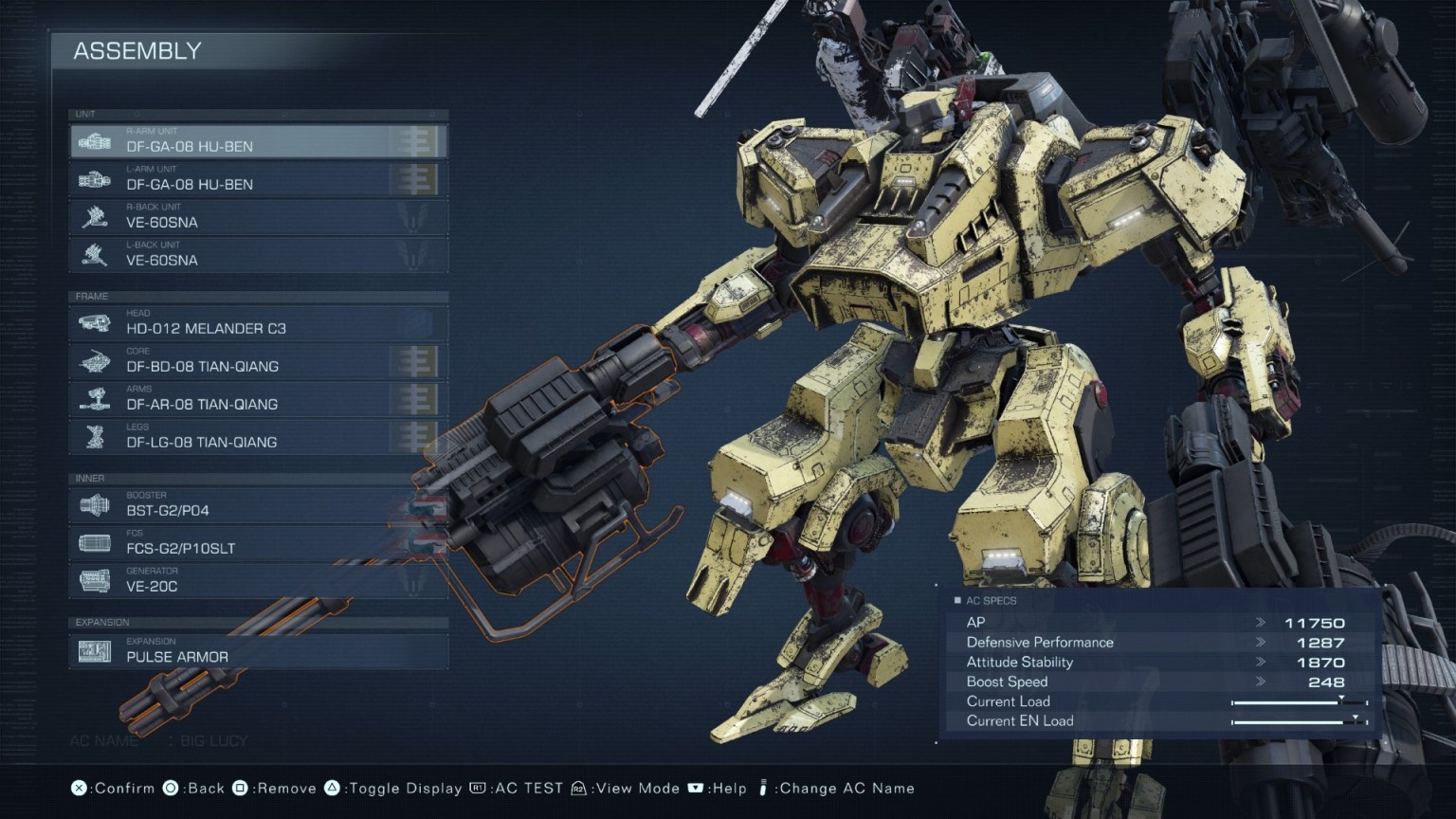
Task: Expand the Defensive Performance stat chevron
Action: click(1263, 642)
